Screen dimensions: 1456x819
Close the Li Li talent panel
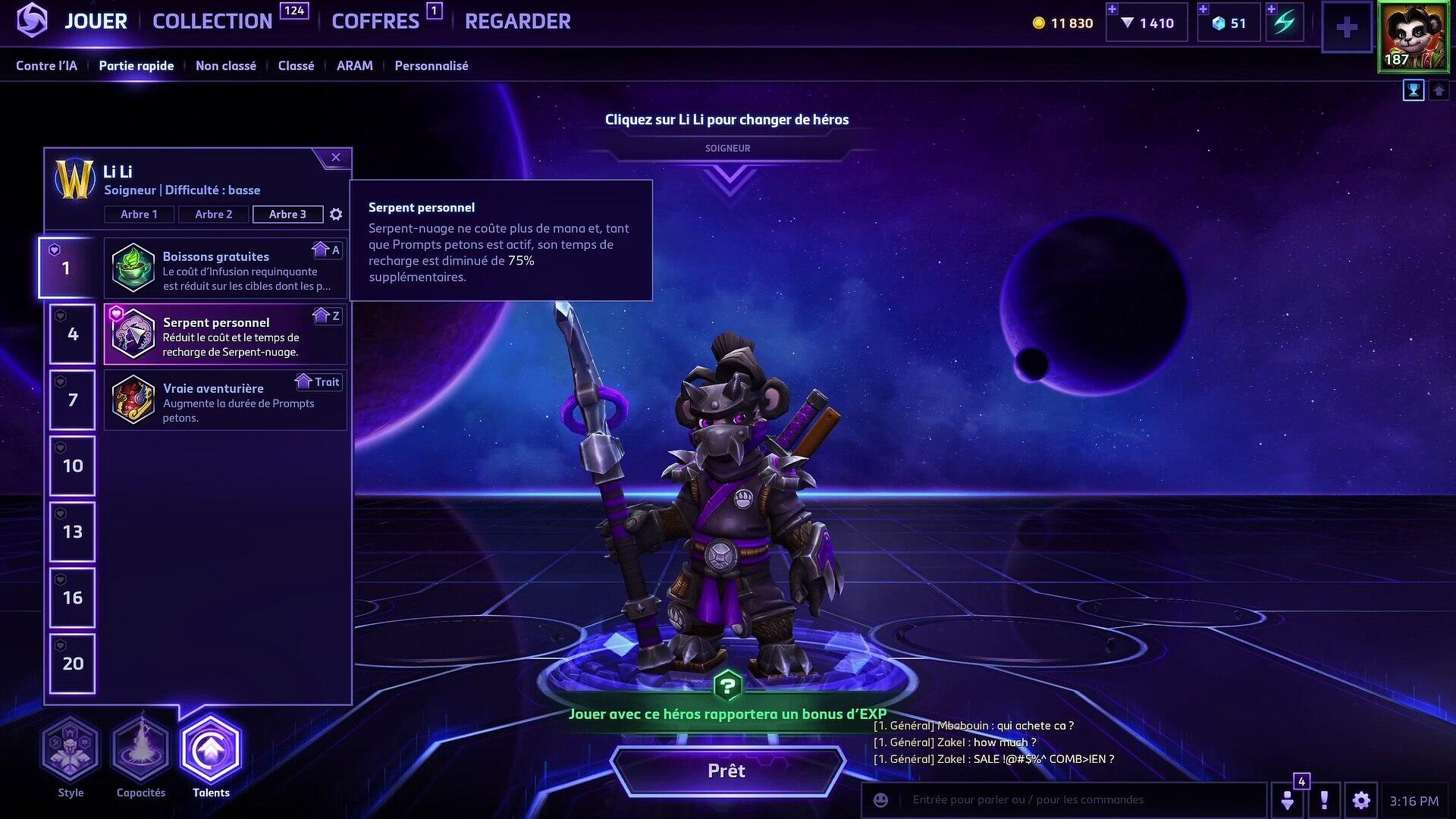click(336, 158)
